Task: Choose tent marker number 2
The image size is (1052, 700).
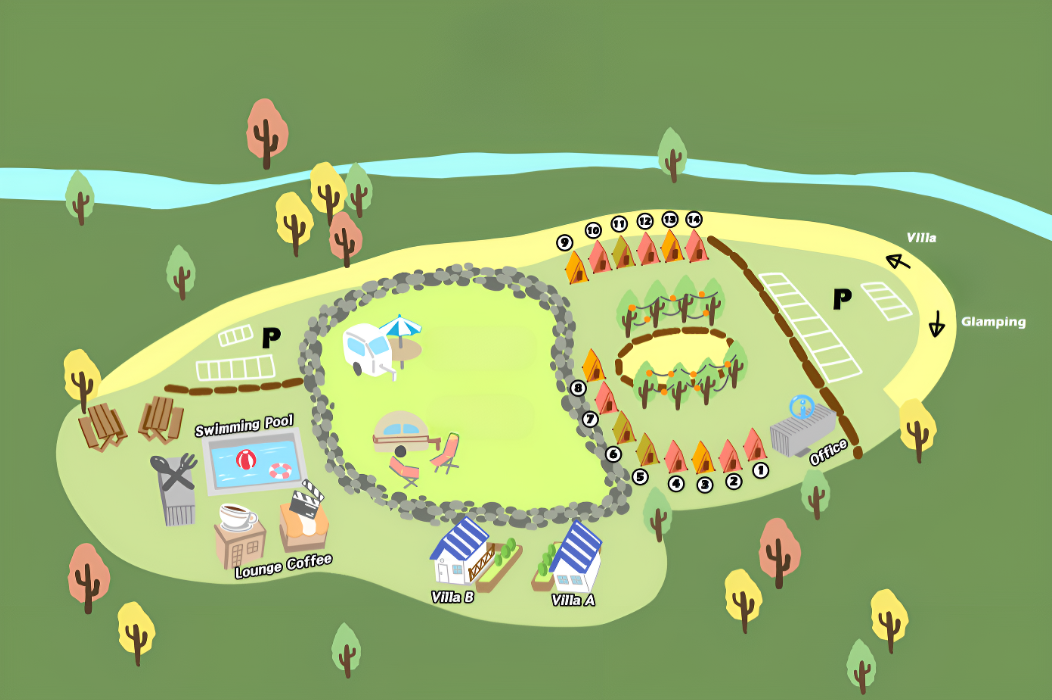Action: [733, 481]
